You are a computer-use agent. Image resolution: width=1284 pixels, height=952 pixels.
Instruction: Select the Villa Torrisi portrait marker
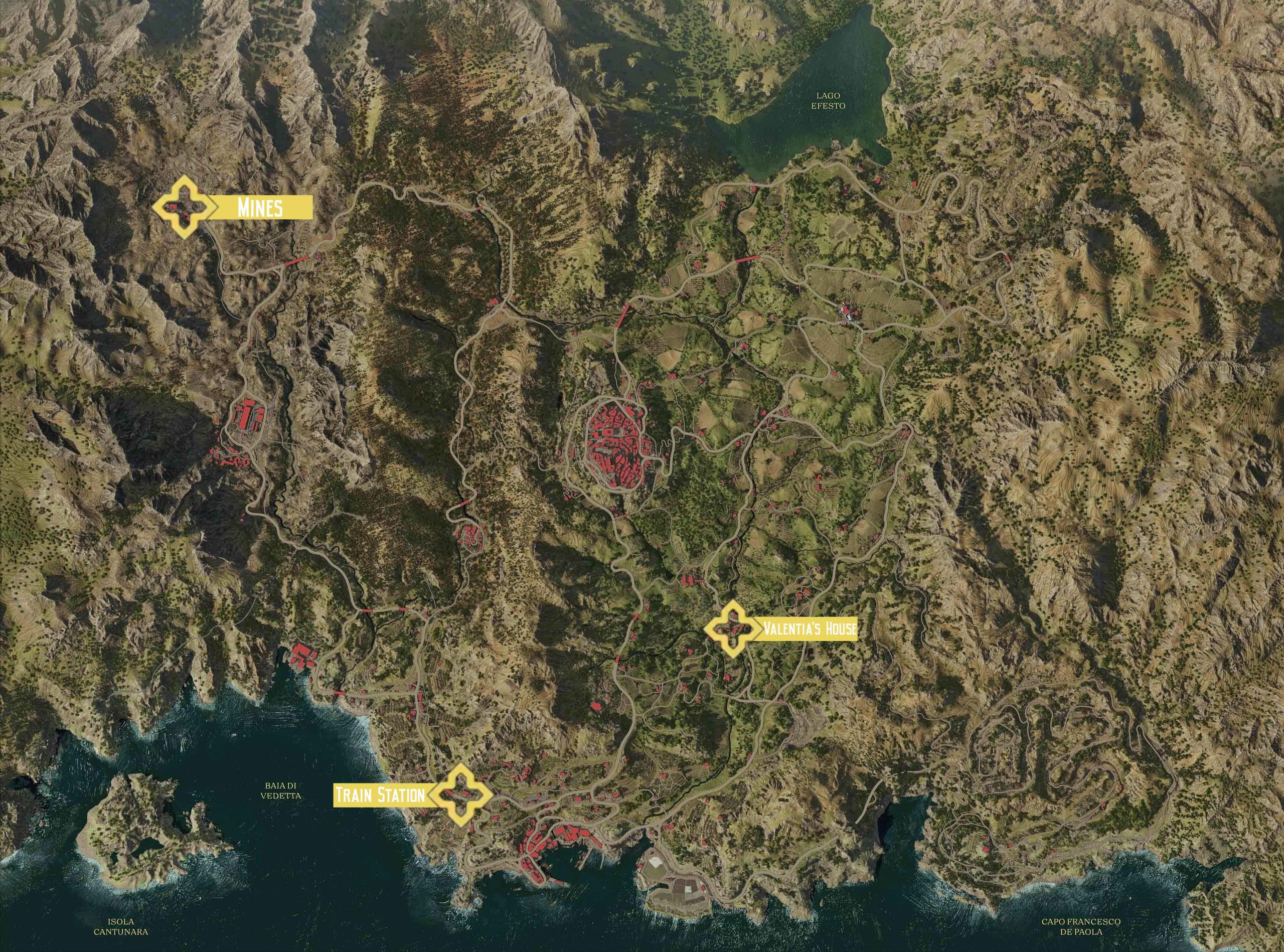[848, 312]
